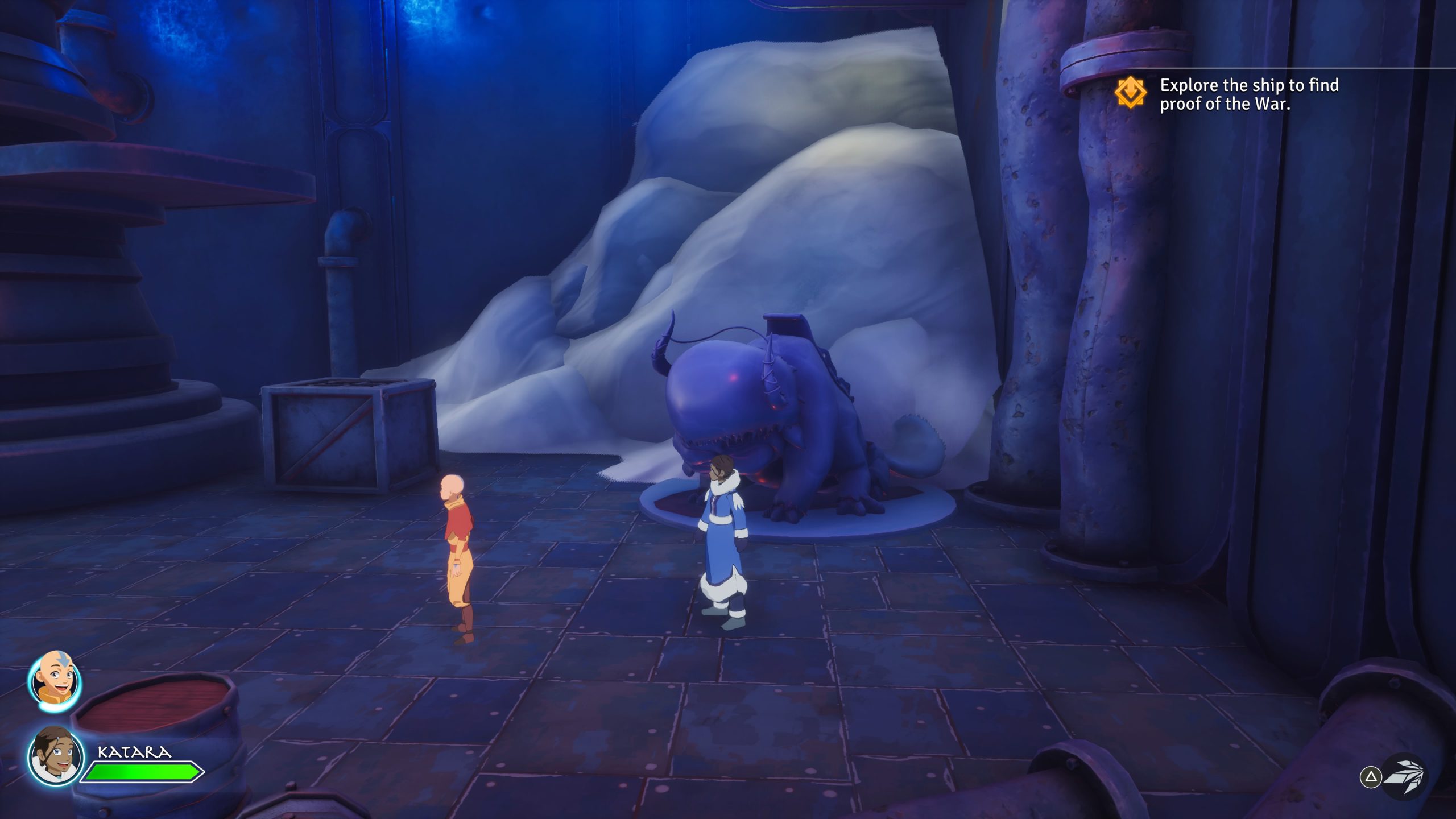Select Katara's character portrait
This screenshot has width=1456, height=819.
[x=55, y=756]
